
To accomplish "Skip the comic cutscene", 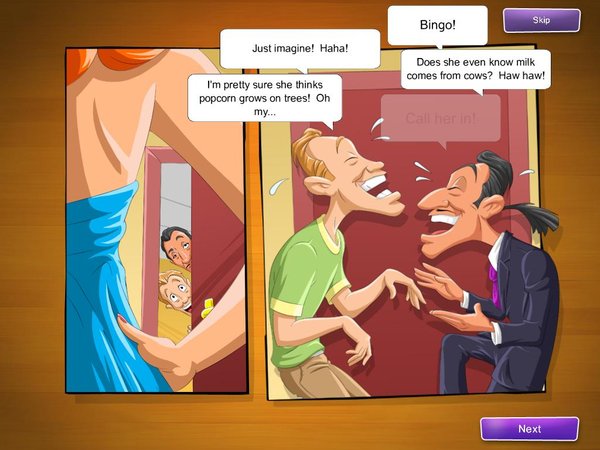I will coord(541,20).
